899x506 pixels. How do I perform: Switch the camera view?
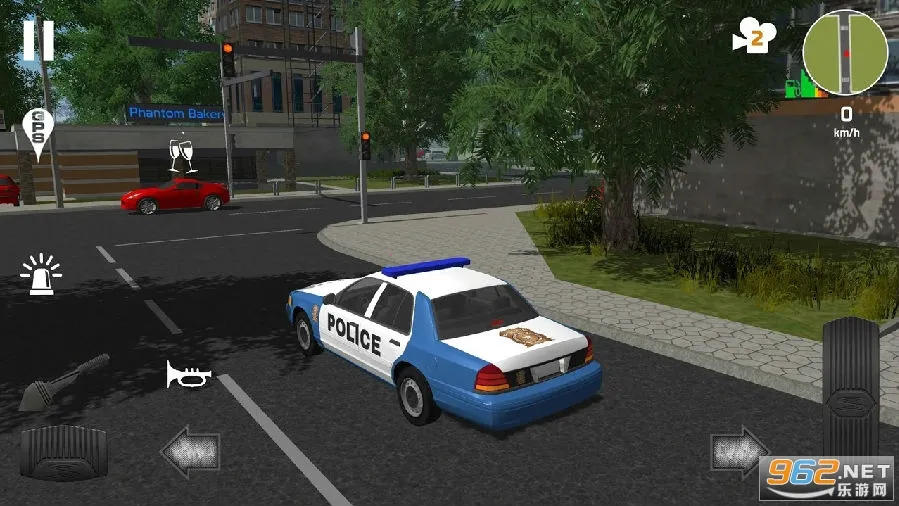pyautogui.click(x=755, y=36)
